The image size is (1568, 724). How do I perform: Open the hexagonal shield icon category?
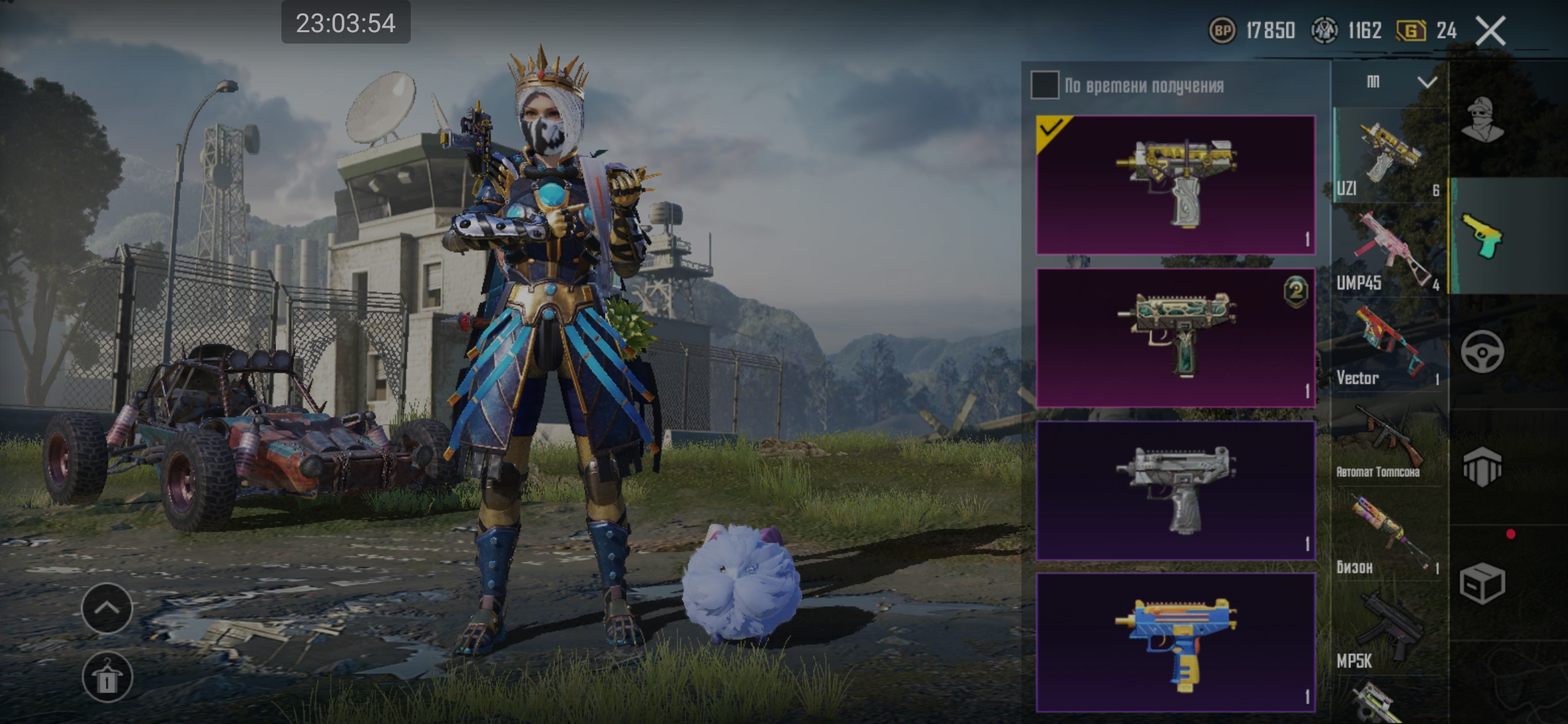[x=1482, y=467]
